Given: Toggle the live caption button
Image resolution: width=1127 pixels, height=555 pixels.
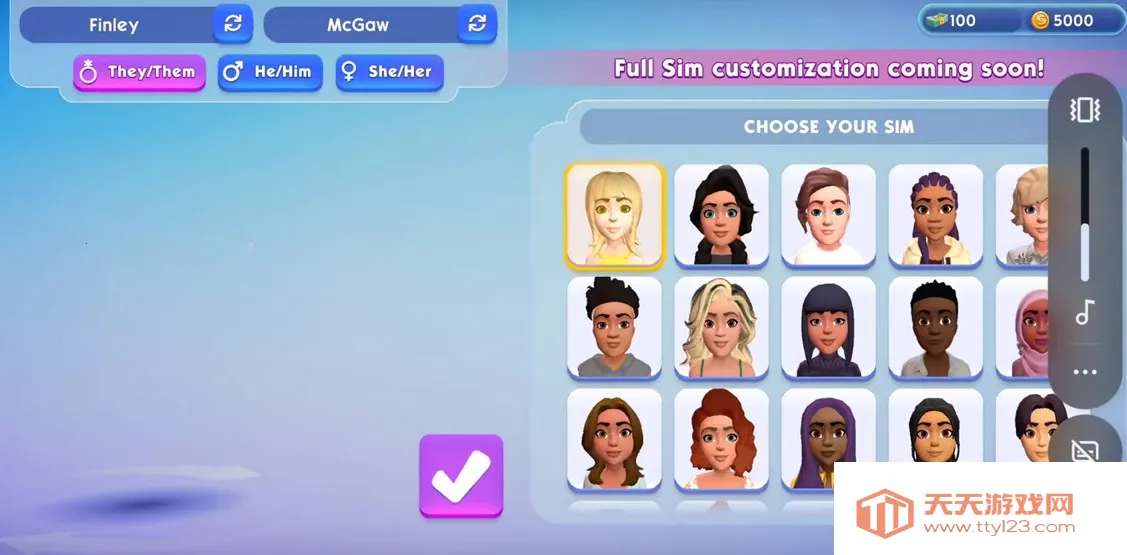Looking at the screenshot, I should click(x=1085, y=452).
